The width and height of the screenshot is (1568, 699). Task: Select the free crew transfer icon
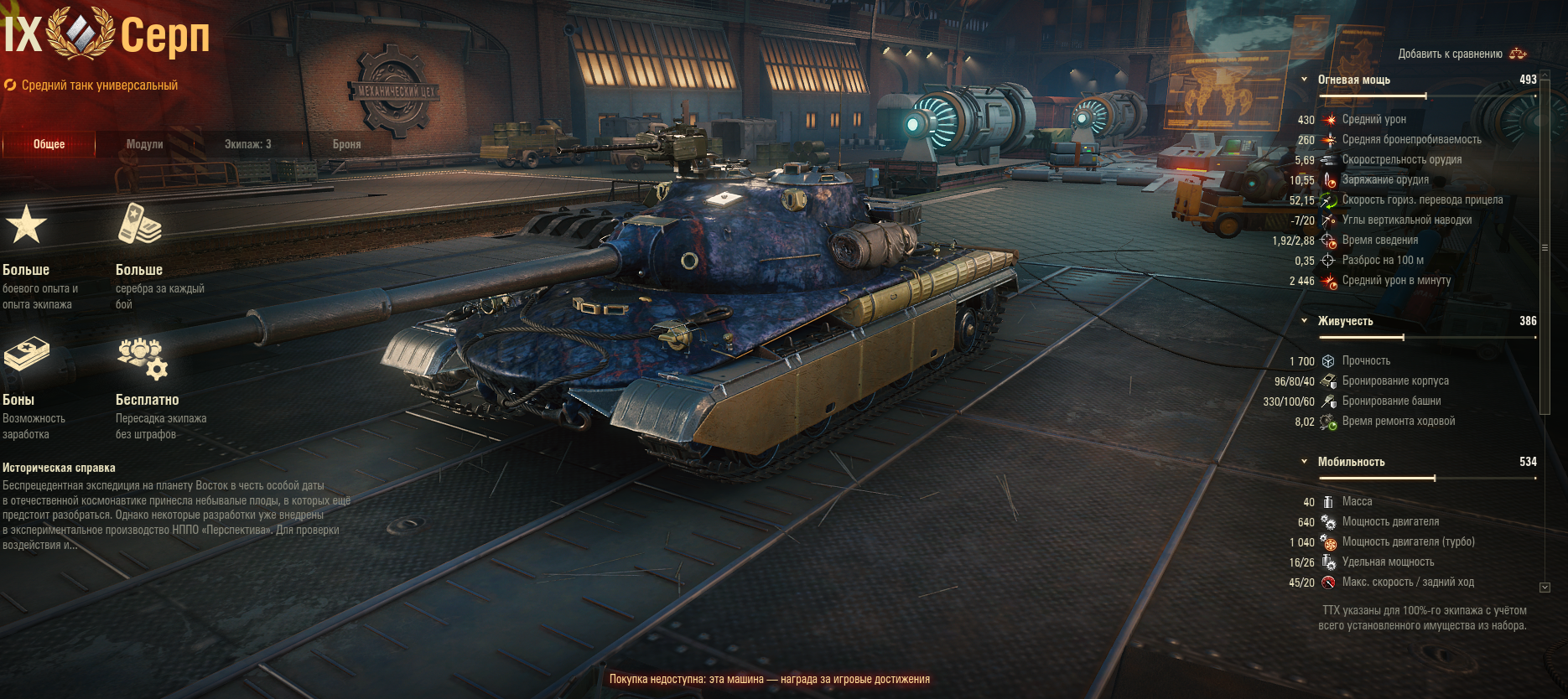pos(142,358)
